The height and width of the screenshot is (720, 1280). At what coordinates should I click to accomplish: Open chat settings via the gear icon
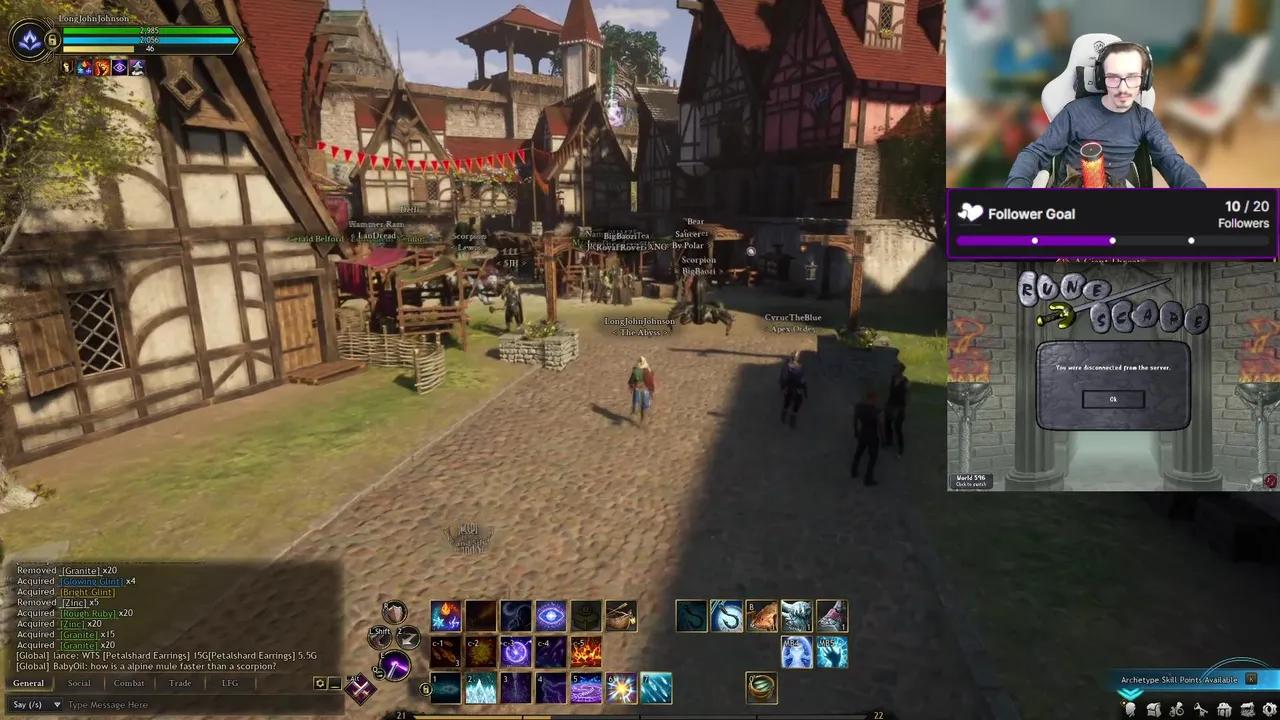pyautogui.click(x=319, y=683)
